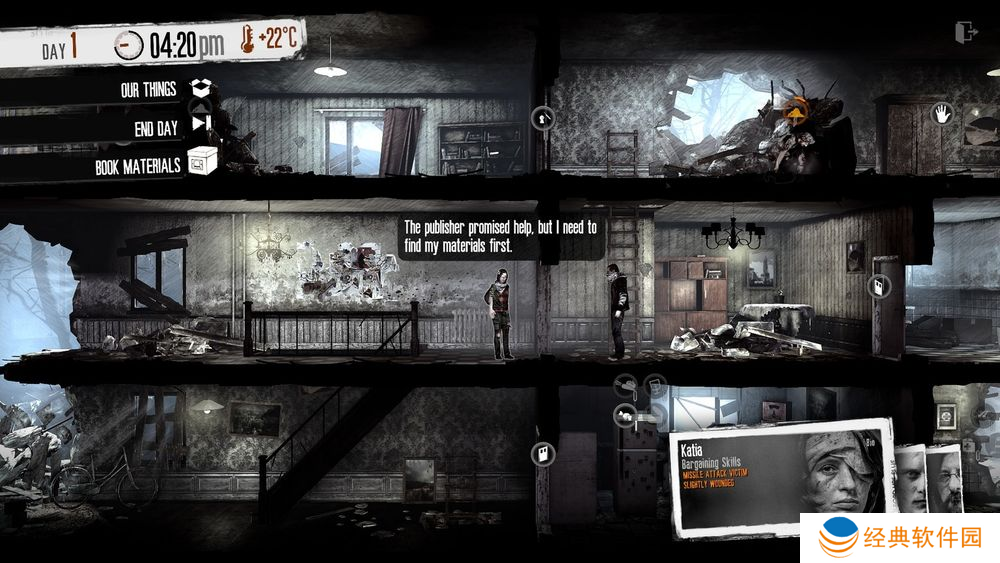
Task: Click the lockpick icon on the upstairs door
Action: (543, 118)
